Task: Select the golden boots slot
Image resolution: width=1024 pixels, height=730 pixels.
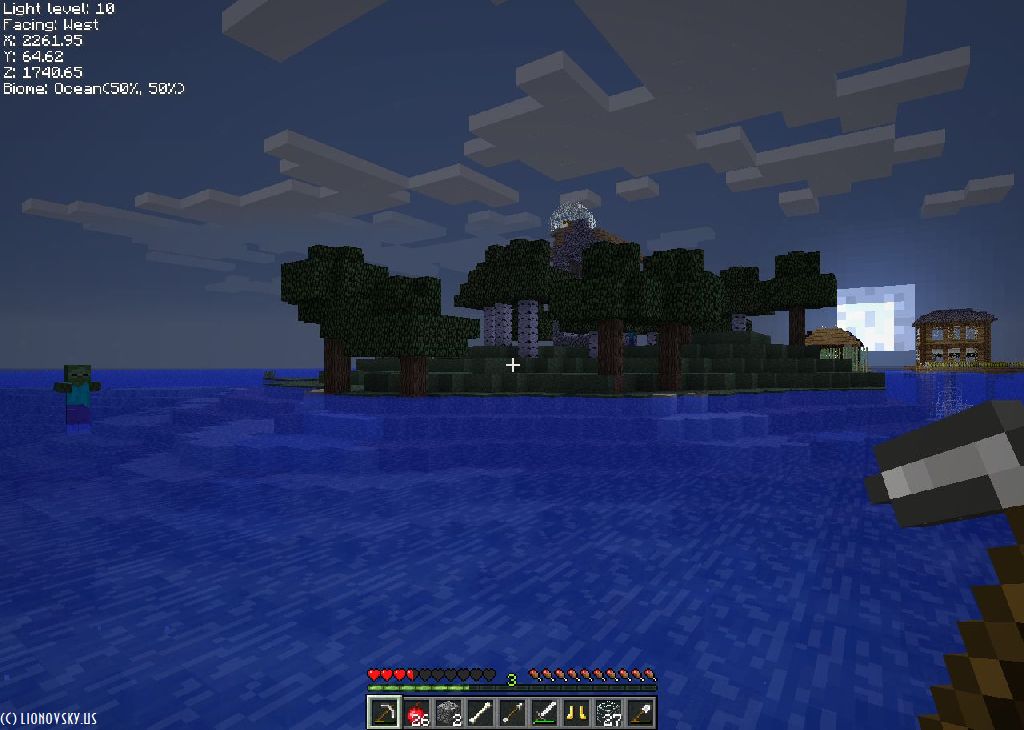Action: tap(576, 713)
